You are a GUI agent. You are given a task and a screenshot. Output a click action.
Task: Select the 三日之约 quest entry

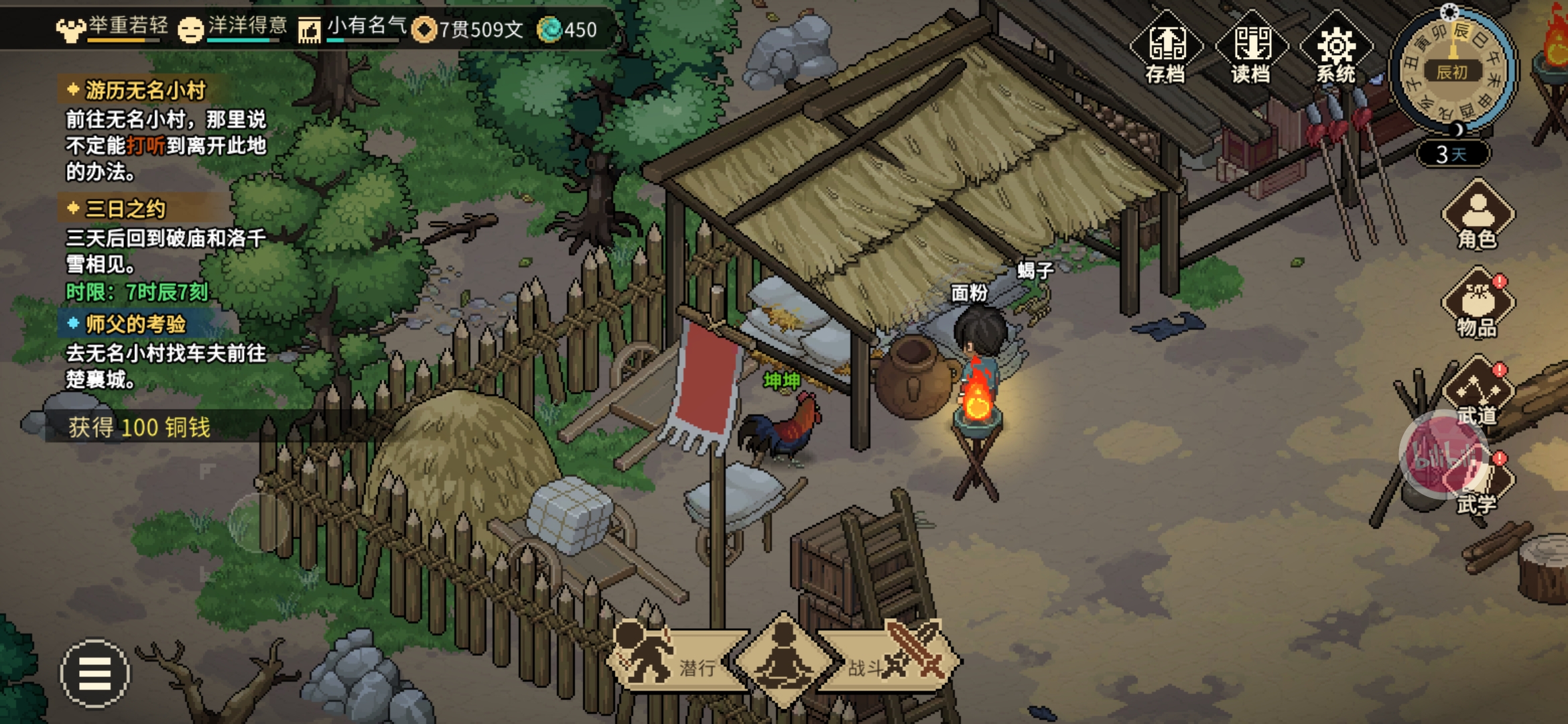125,209
